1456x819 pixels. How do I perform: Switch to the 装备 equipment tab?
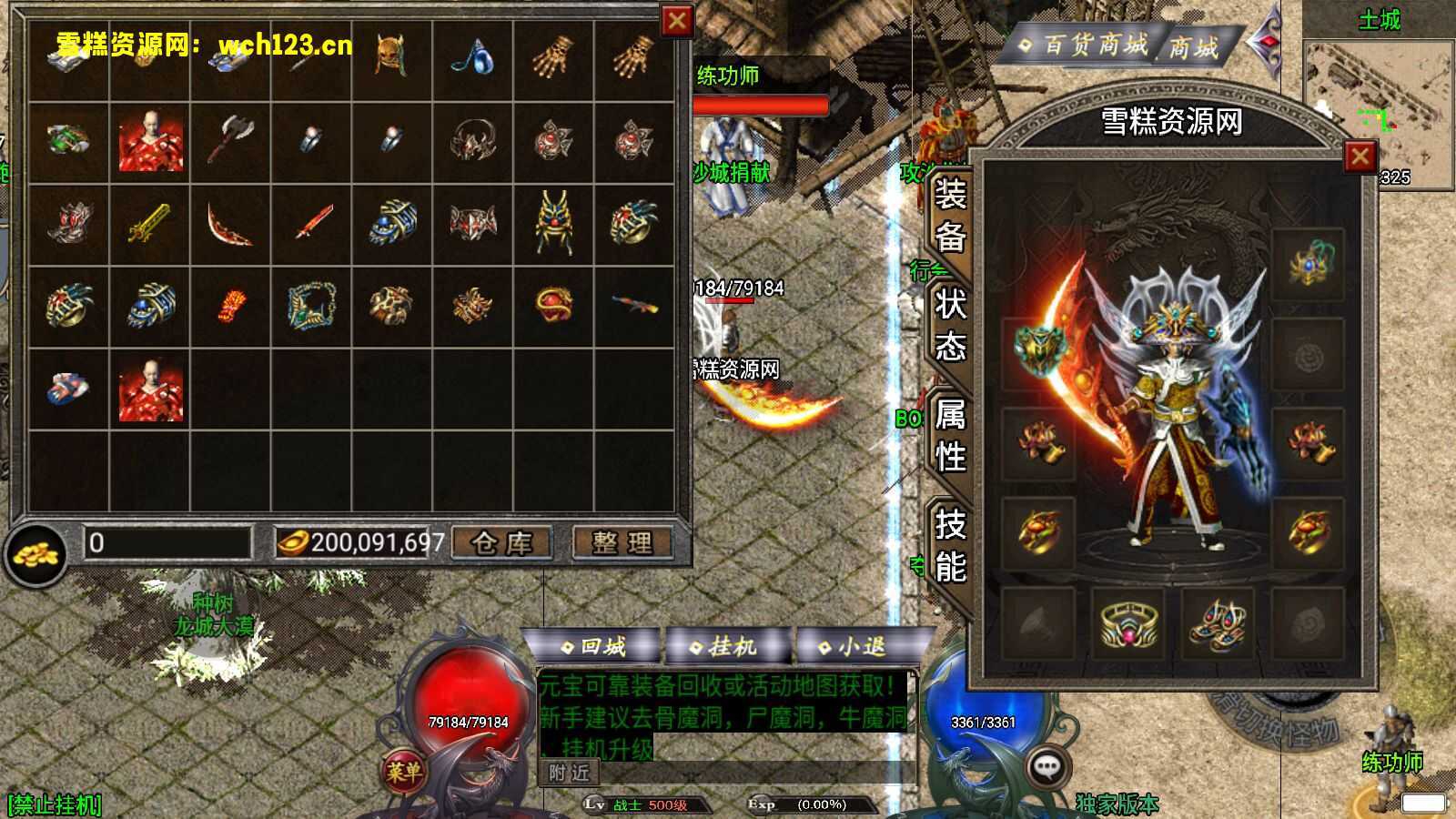[x=950, y=215]
